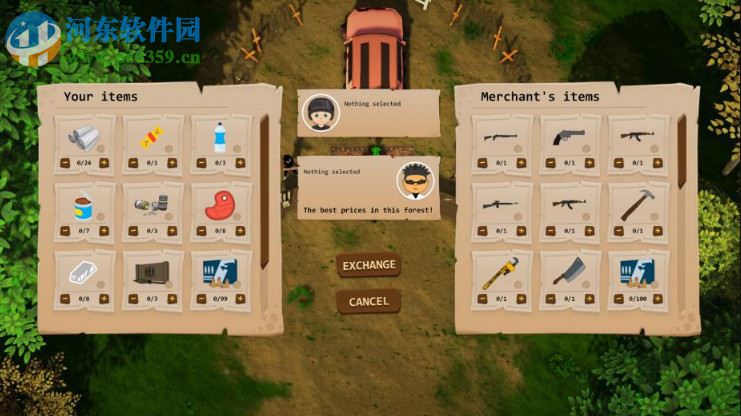Add one water bottle to your offer
This screenshot has width=741, height=416.
(242, 163)
